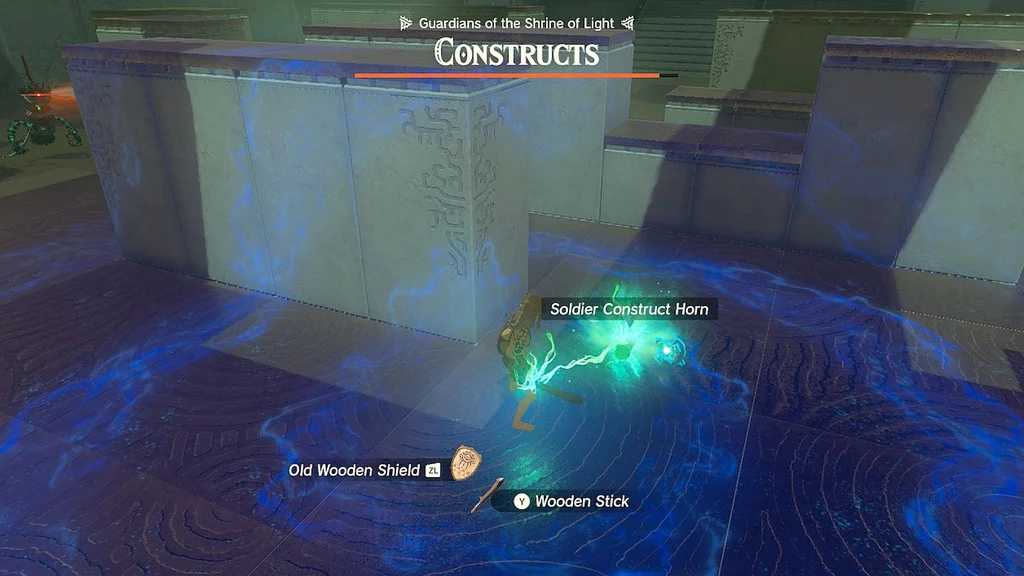Image resolution: width=1024 pixels, height=576 pixels.
Task: Pick the Wooden Stick item label
Action: (x=581, y=501)
